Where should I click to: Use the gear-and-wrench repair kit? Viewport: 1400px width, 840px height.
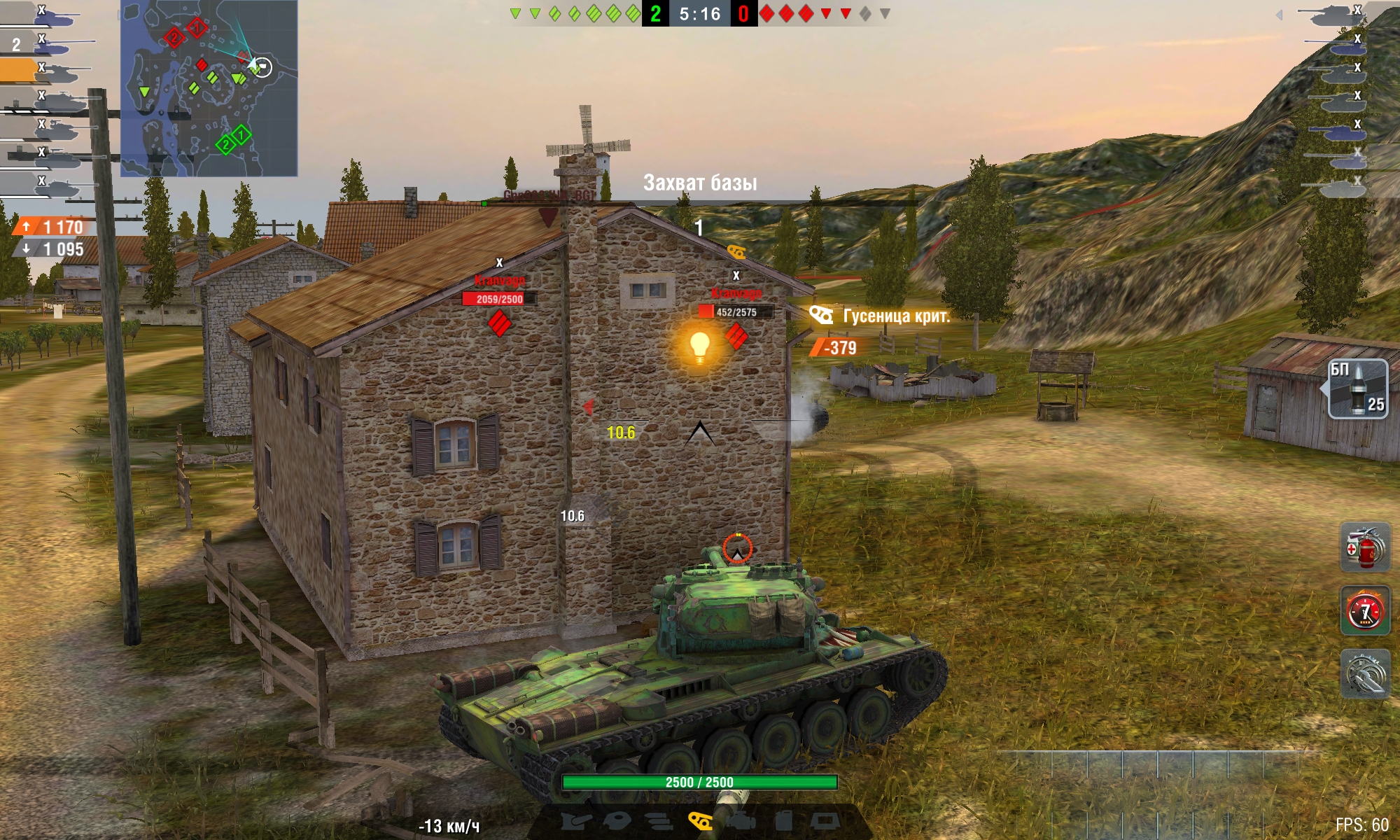click(1364, 673)
